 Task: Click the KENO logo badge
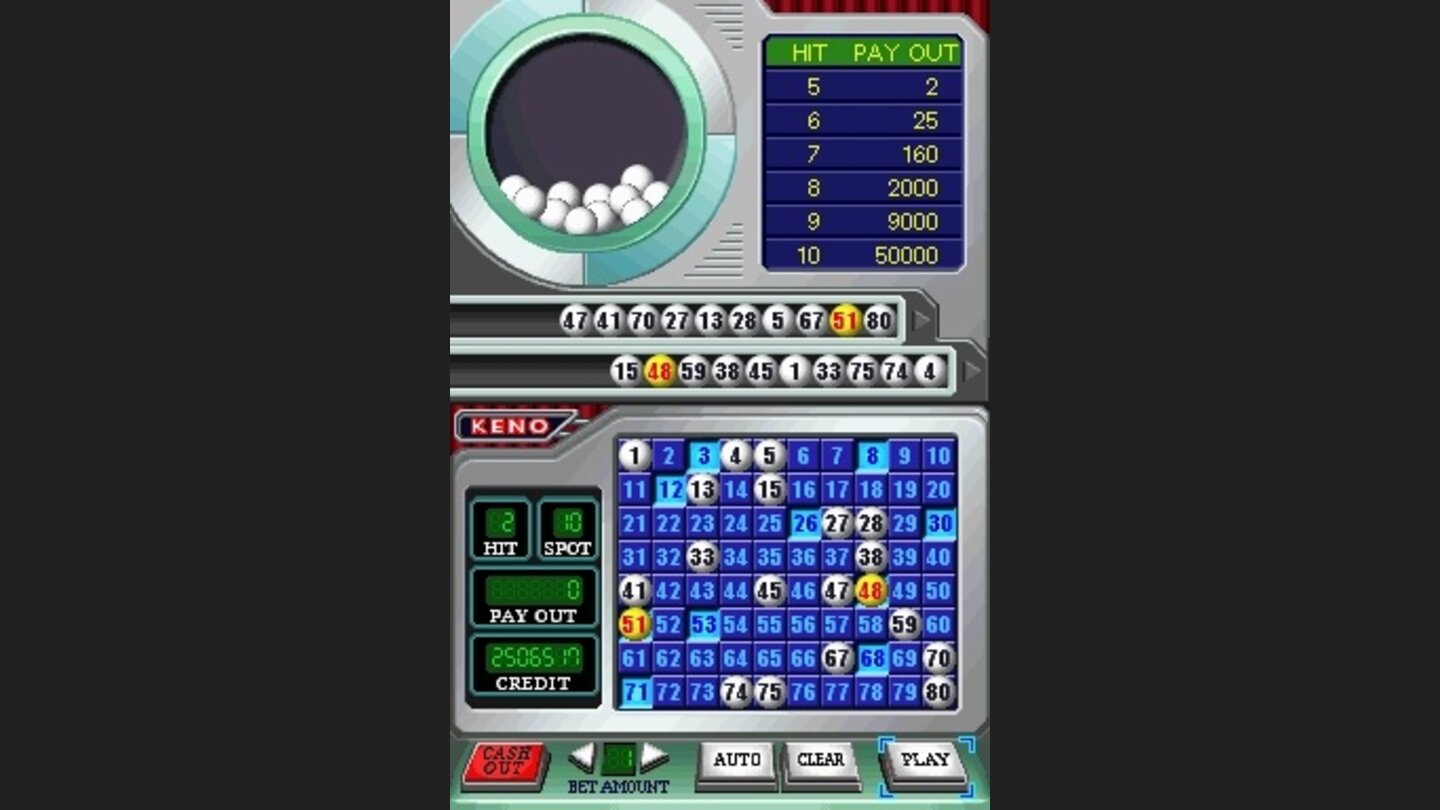click(x=510, y=424)
